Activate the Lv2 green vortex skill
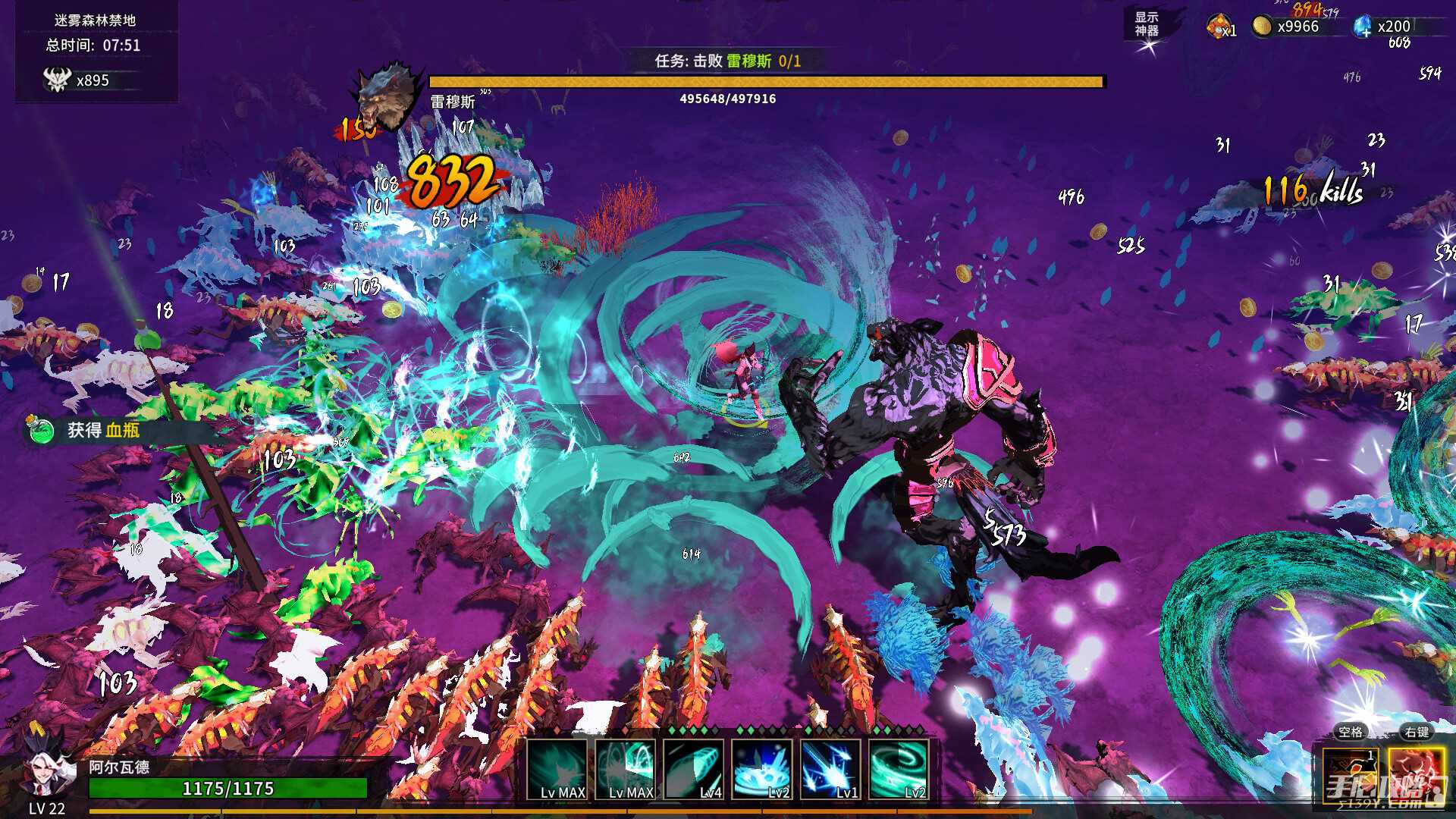Image resolution: width=1456 pixels, height=819 pixels. tap(899, 770)
